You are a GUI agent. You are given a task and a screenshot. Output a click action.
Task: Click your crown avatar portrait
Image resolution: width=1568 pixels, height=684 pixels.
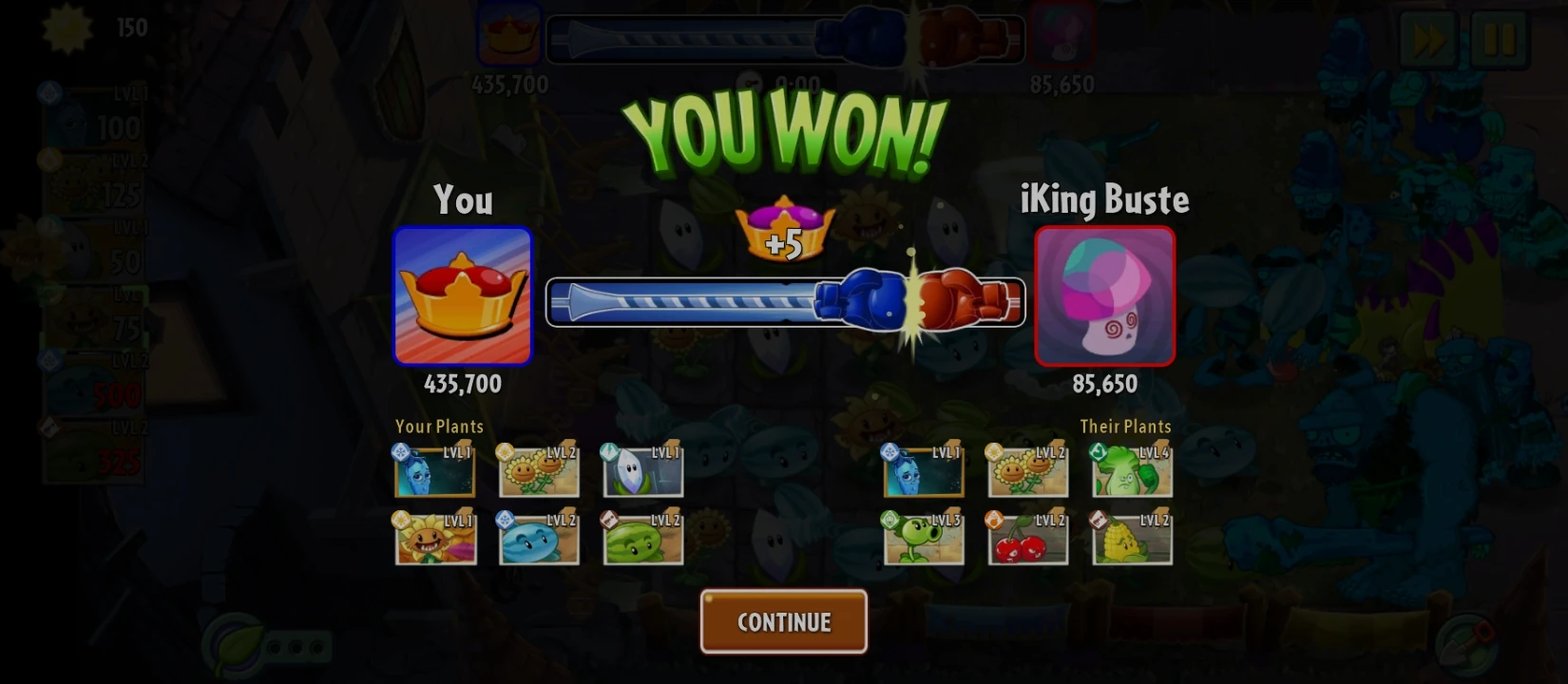463,296
